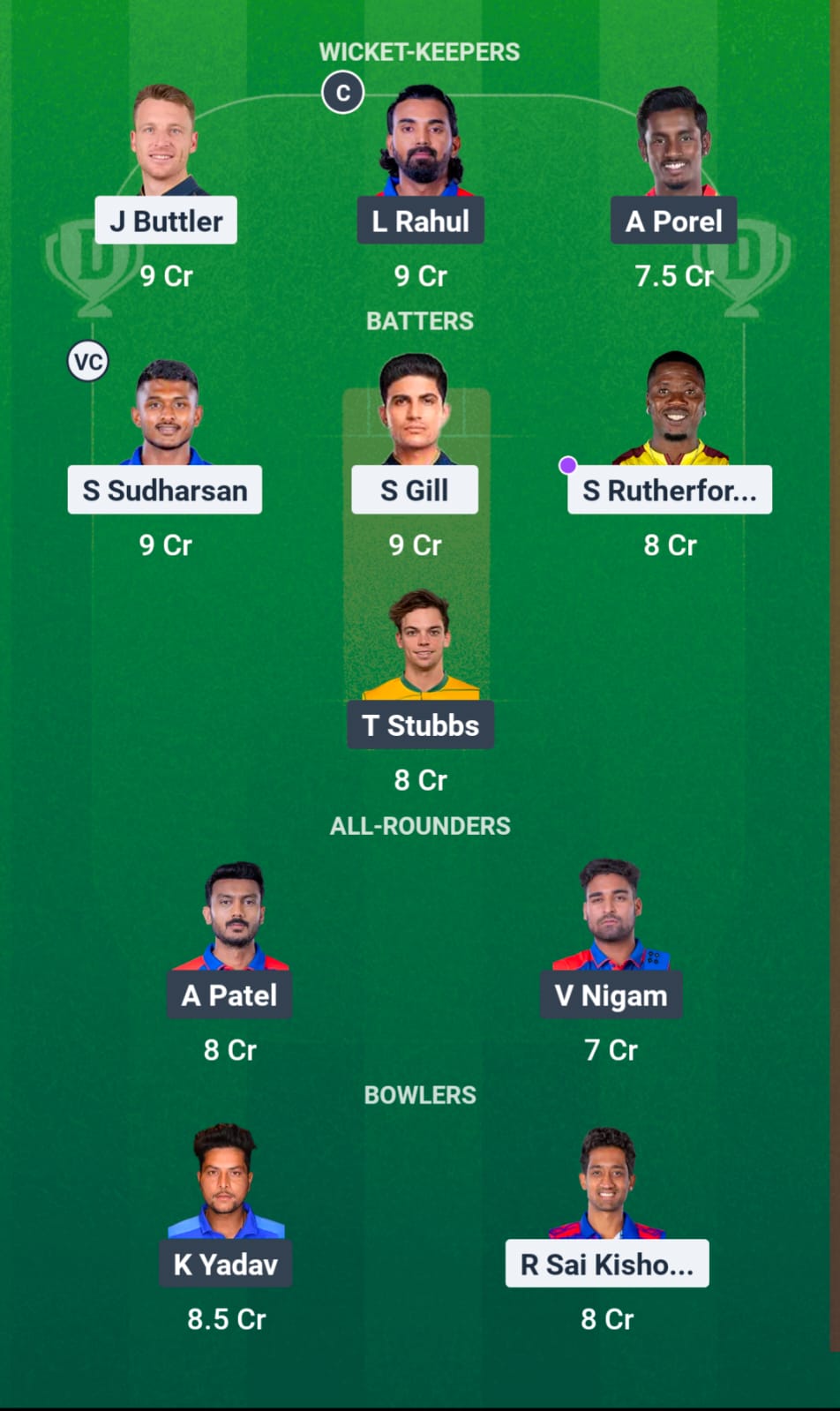Screen dimensions: 840x1411
Task: Click the captain C badge
Action: coord(343,93)
